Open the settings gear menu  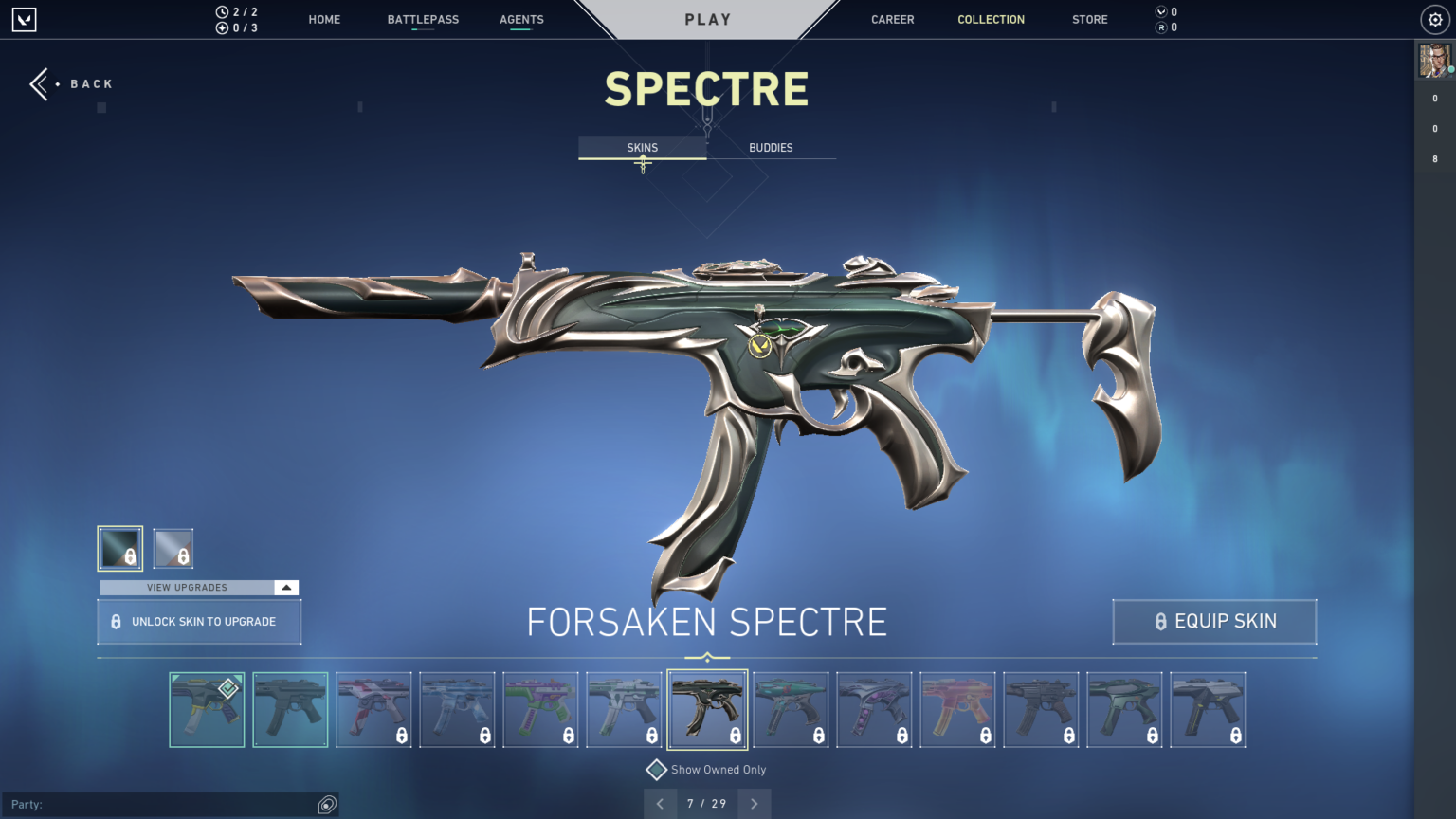click(x=1433, y=19)
